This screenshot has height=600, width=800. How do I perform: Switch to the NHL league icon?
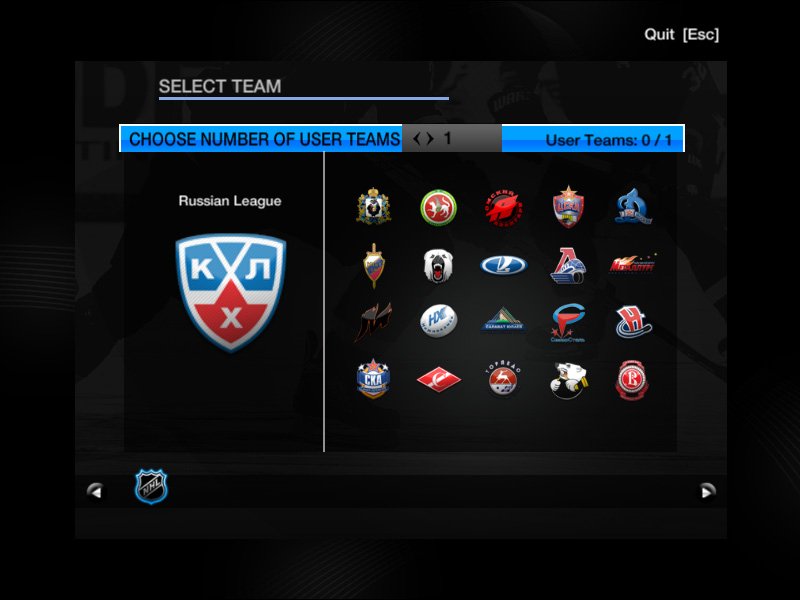tap(151, 487)
